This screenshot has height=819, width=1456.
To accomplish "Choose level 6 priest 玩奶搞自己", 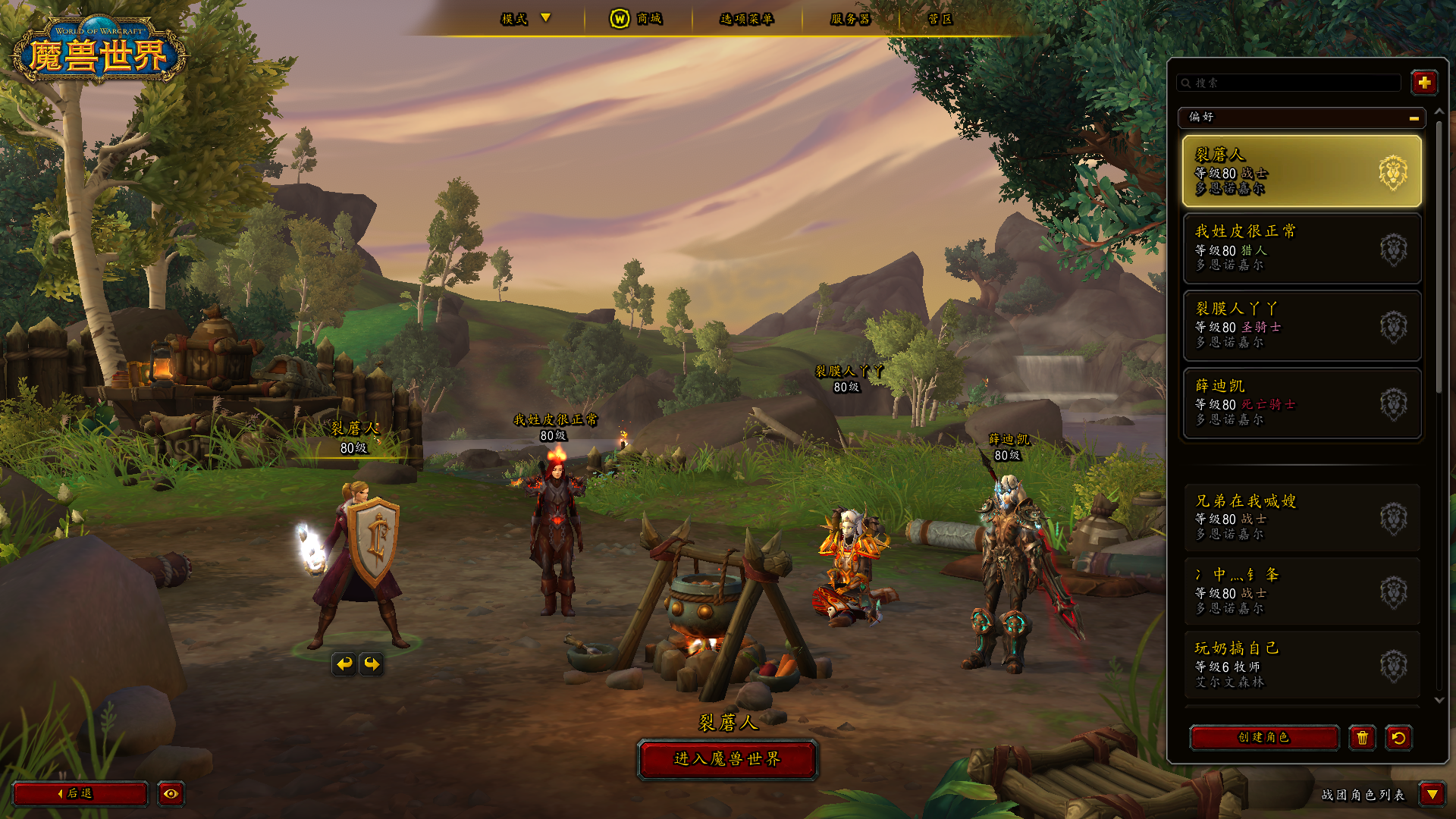I will (x=1301, y=665).
